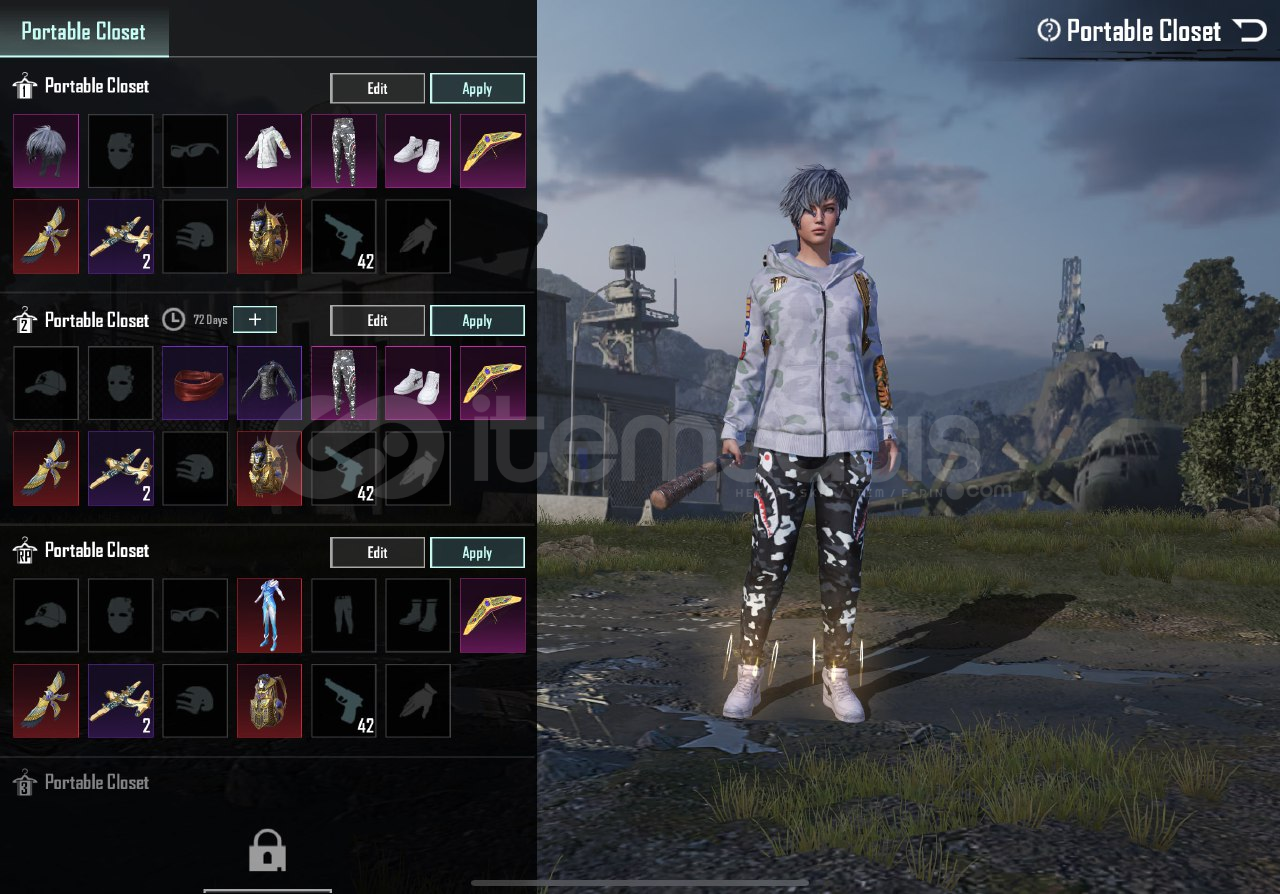This screenshot has height=894, width=1280.
Task: Edit the closet numbered 1
Action: tap(377, 88)
